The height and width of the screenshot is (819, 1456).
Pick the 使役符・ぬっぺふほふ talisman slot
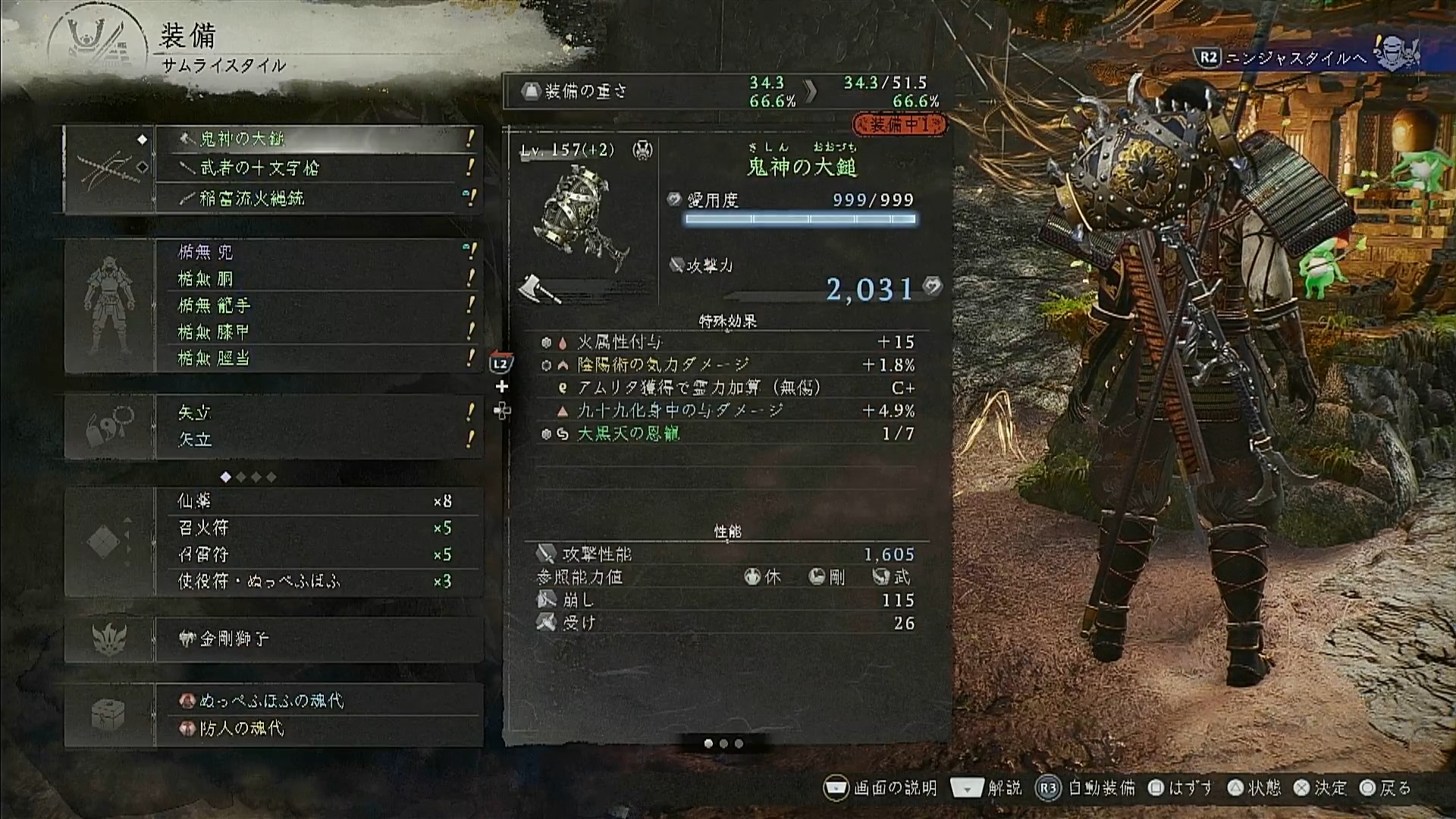point(318,581)
